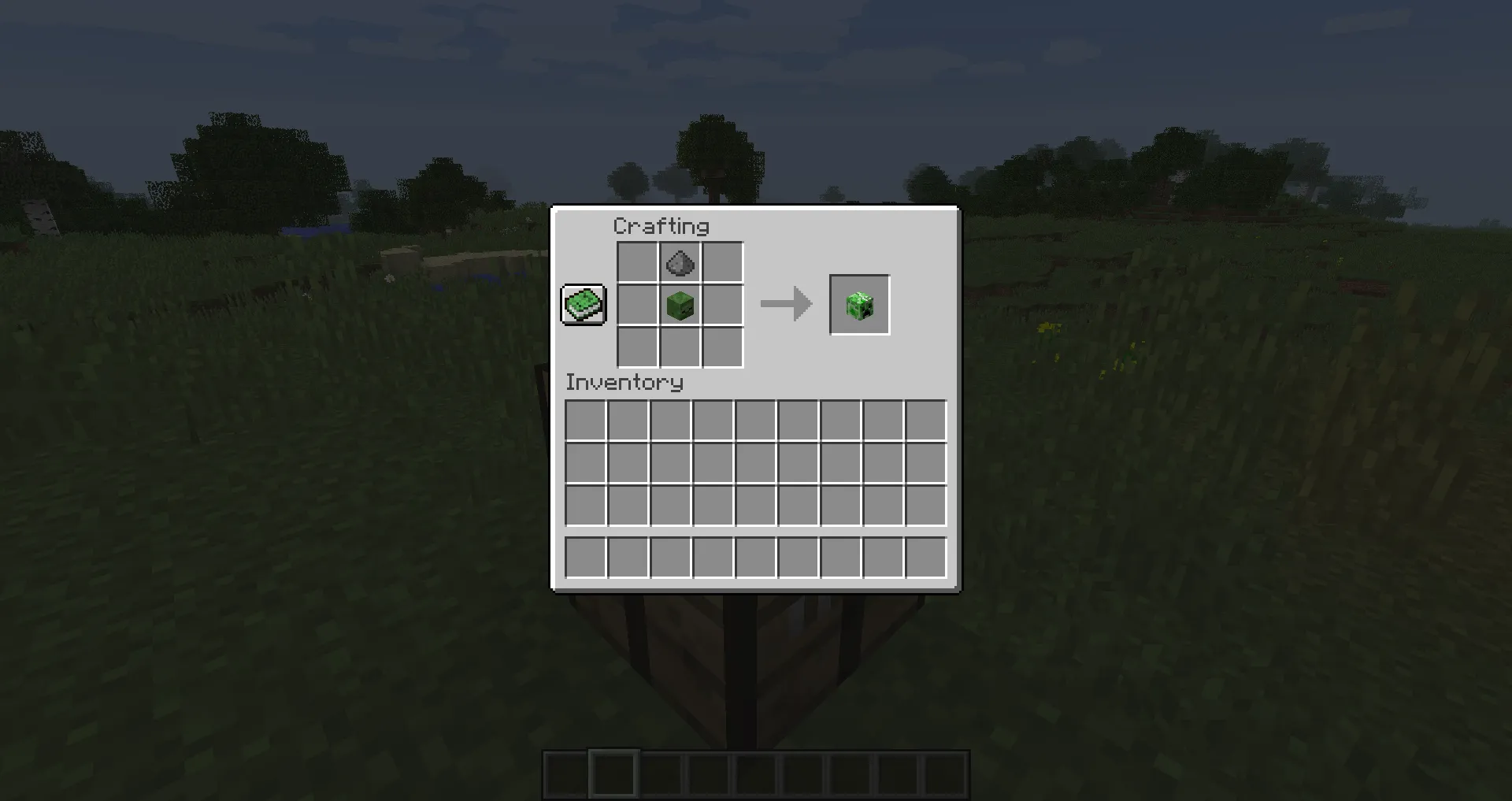Collect the crafted creeper head from the output slot
1512x801 pixels.
click(x=859, y=305)
